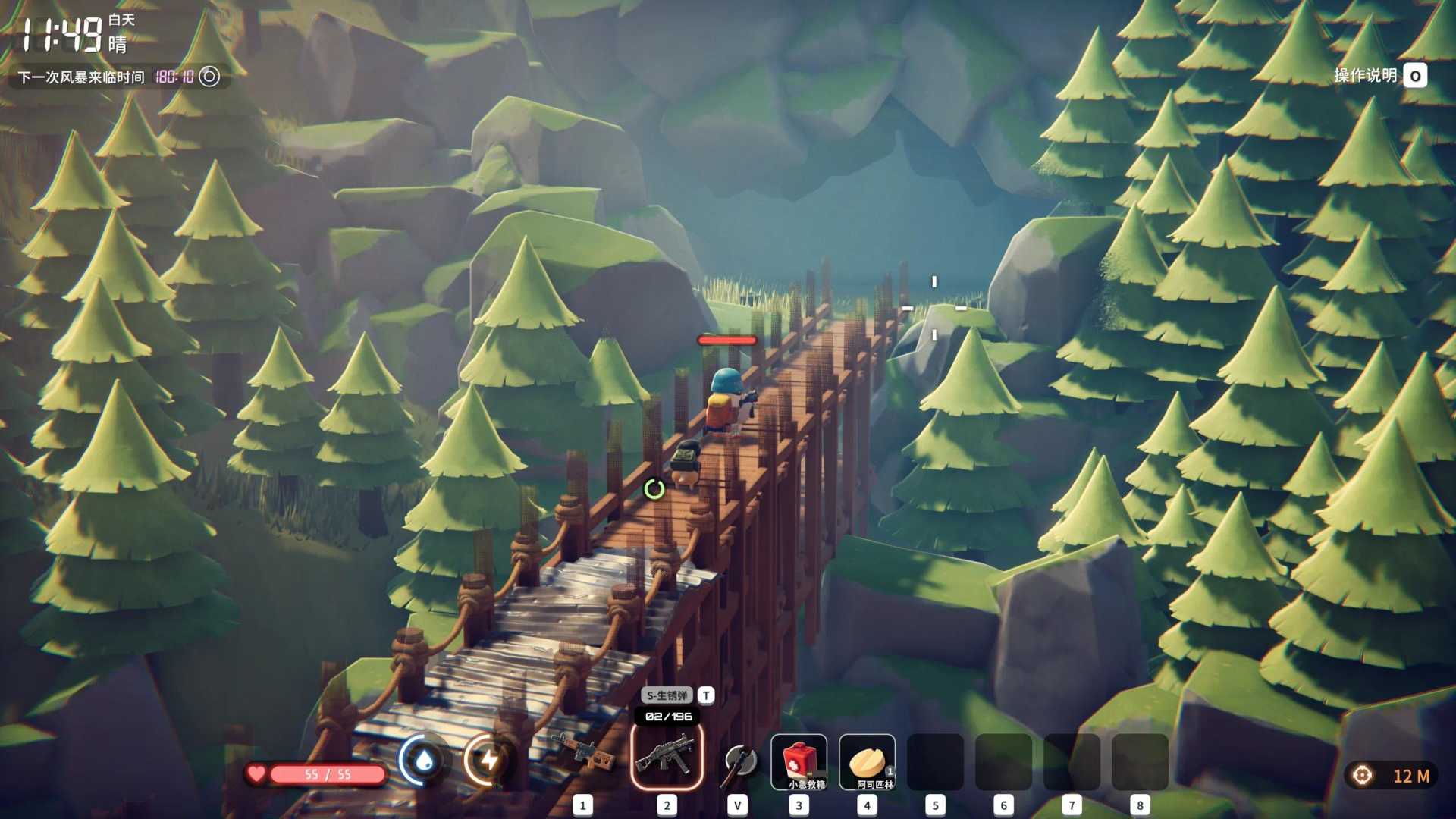The width and height of the screenshot is (1456, 819).
Task: Click the S-生锈弹 ammo type label
Action: point(667,695)
